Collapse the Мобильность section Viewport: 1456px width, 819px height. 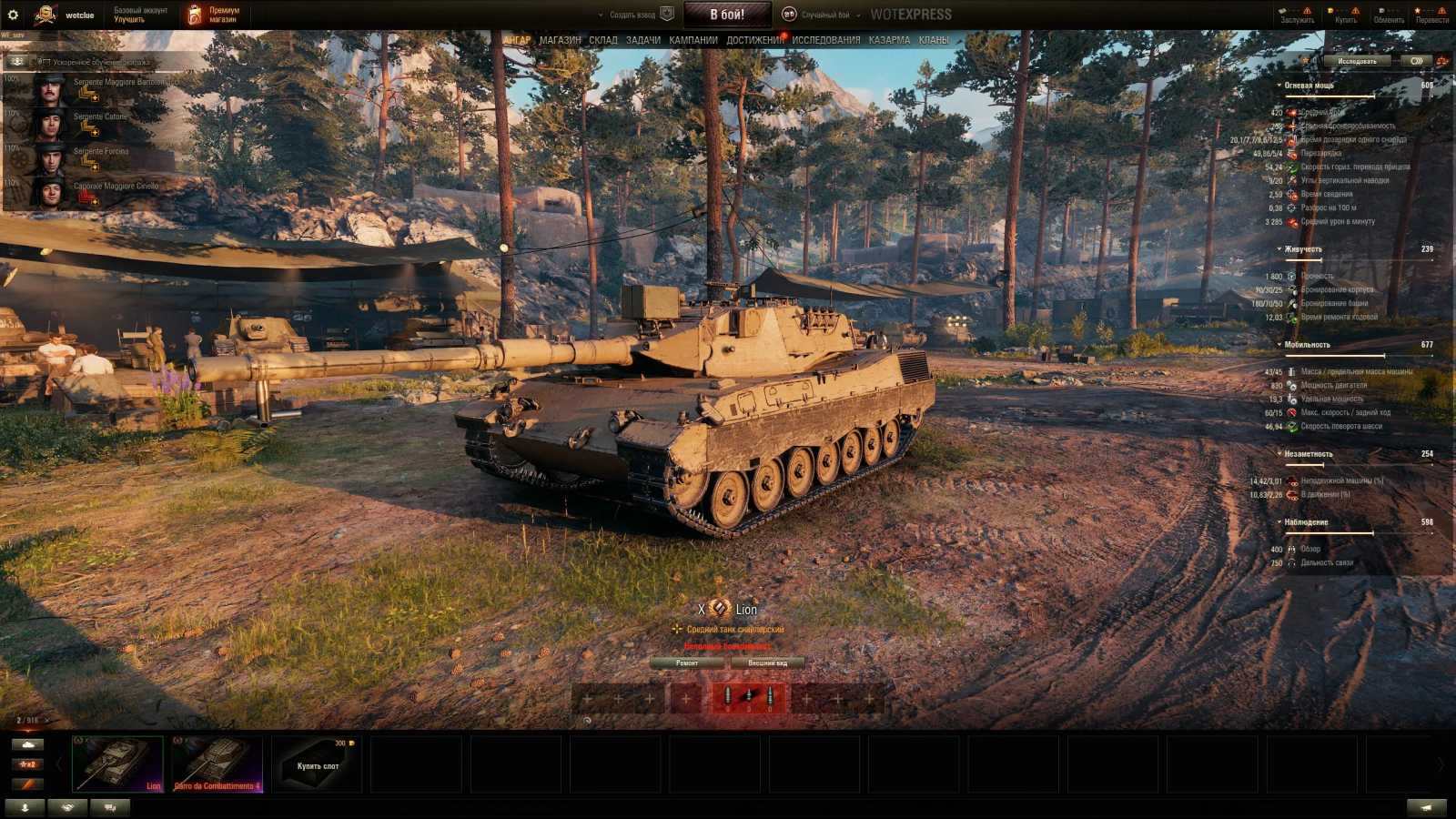coord(1279,344)
